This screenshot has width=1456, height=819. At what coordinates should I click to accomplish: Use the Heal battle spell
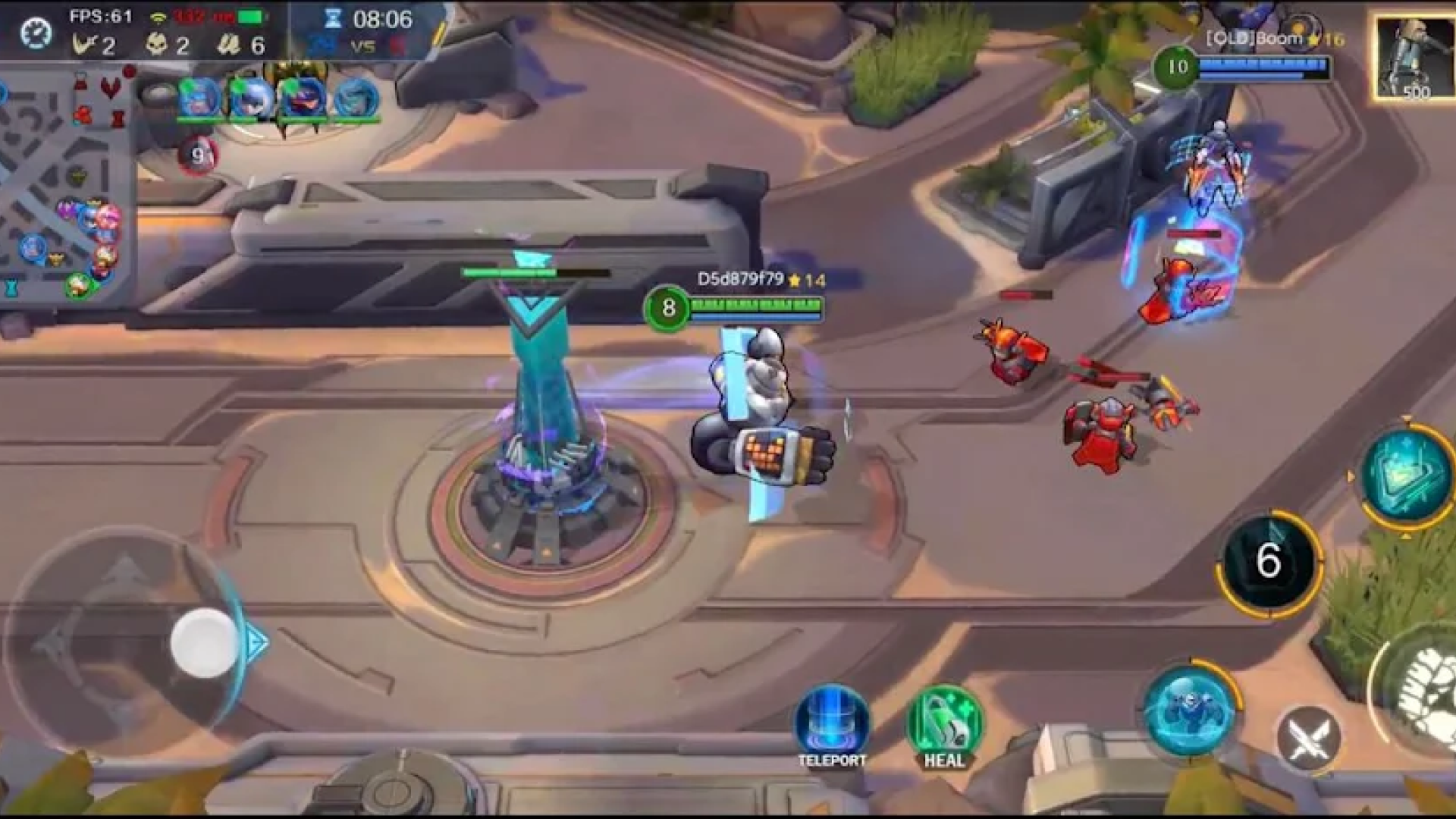[944, 723]
